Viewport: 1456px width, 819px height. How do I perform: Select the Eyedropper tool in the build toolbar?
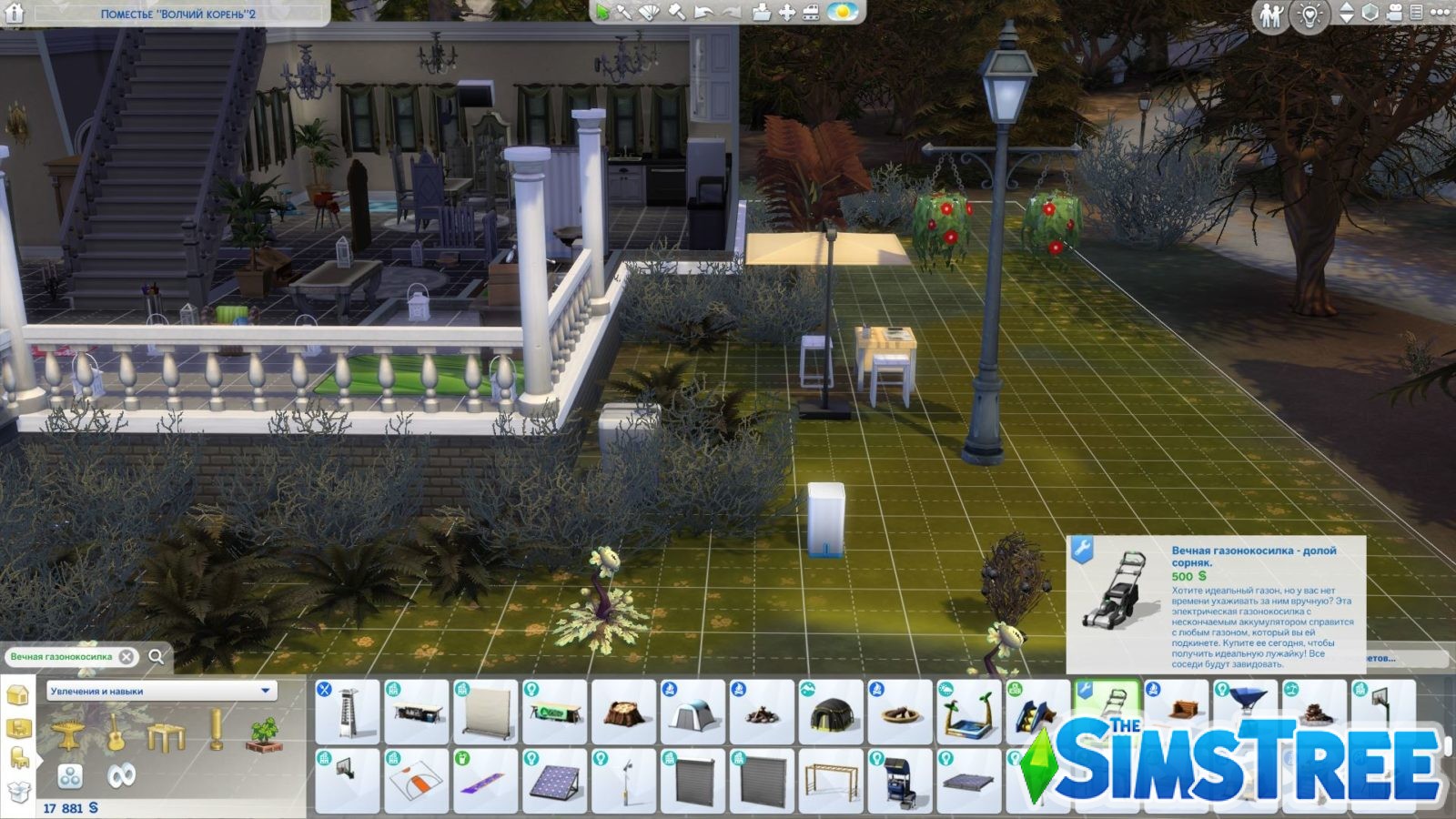point(625,14)
